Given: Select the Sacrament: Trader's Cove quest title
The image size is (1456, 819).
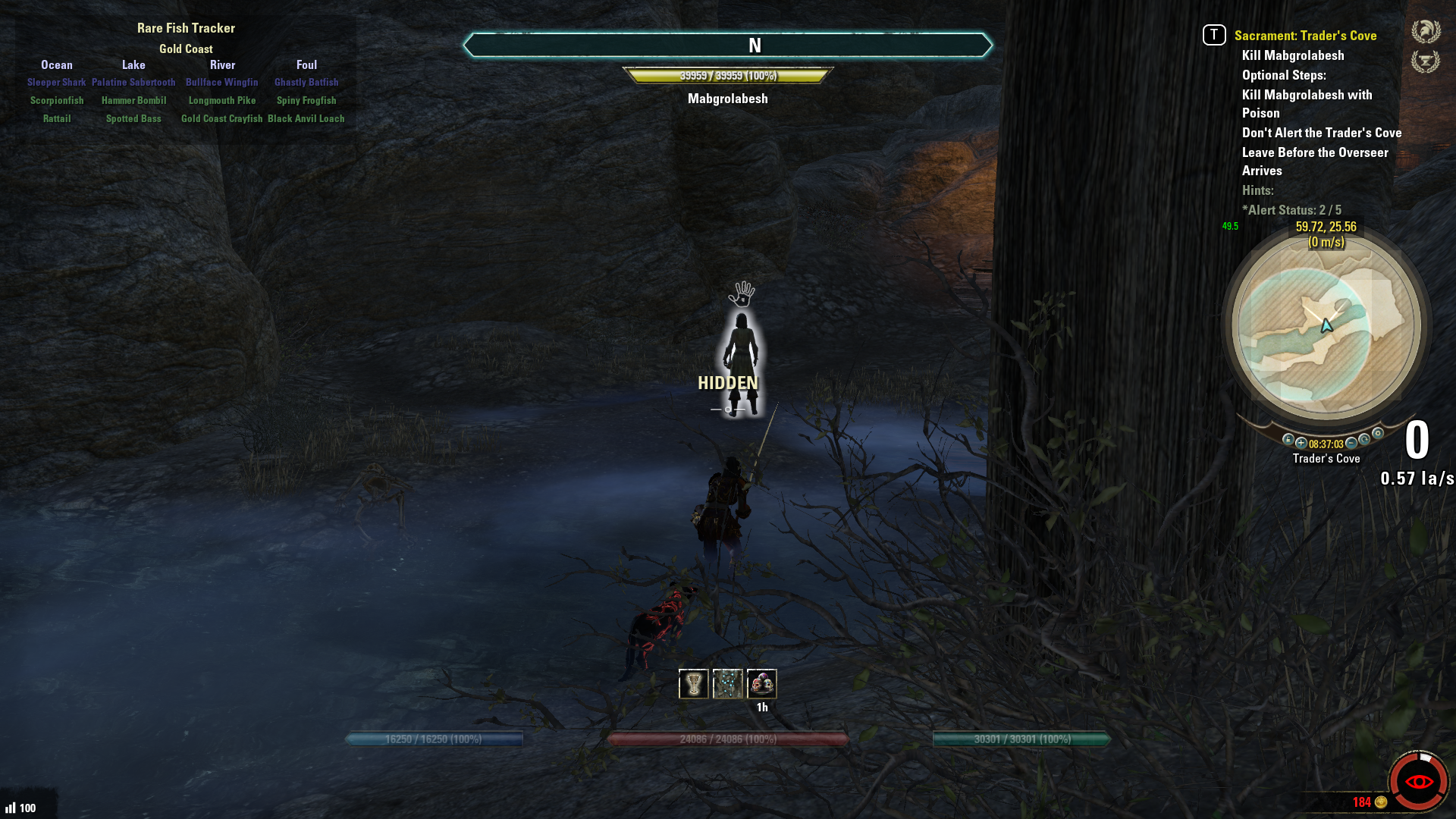Looking at the screenshot, I should (x=1305, y=36).
